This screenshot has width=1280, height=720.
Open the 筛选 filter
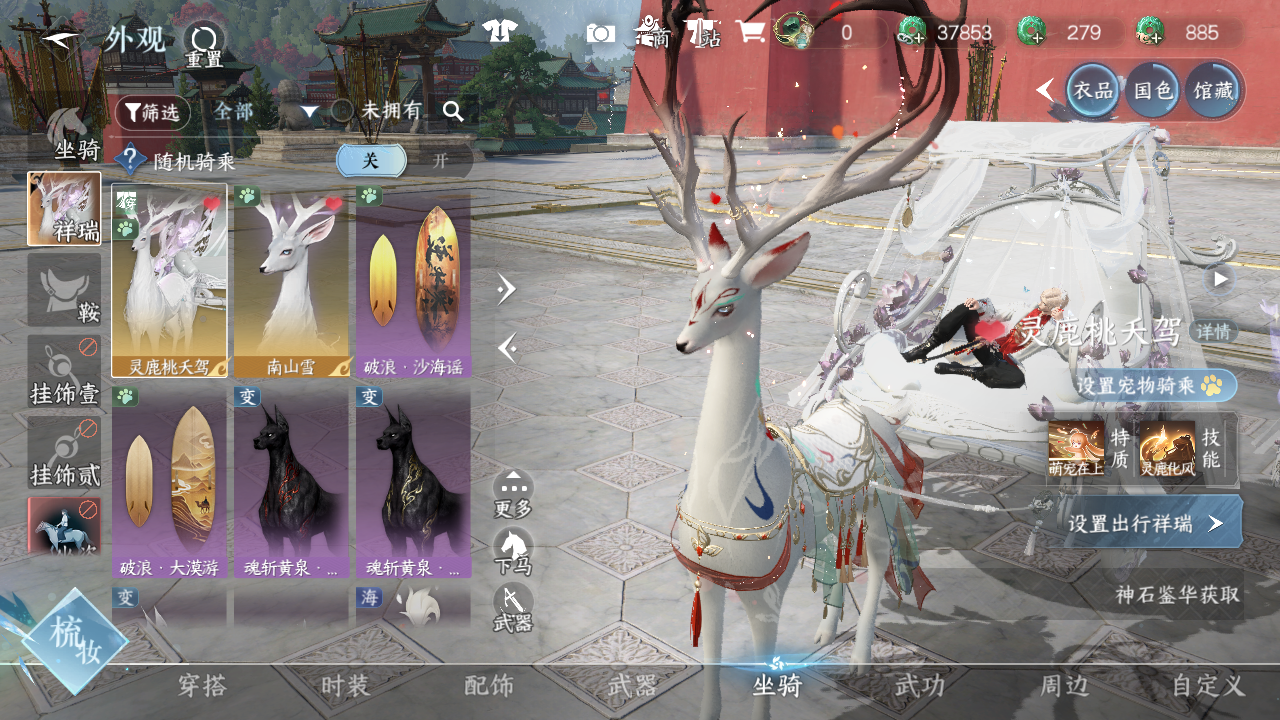coord(152,112)
